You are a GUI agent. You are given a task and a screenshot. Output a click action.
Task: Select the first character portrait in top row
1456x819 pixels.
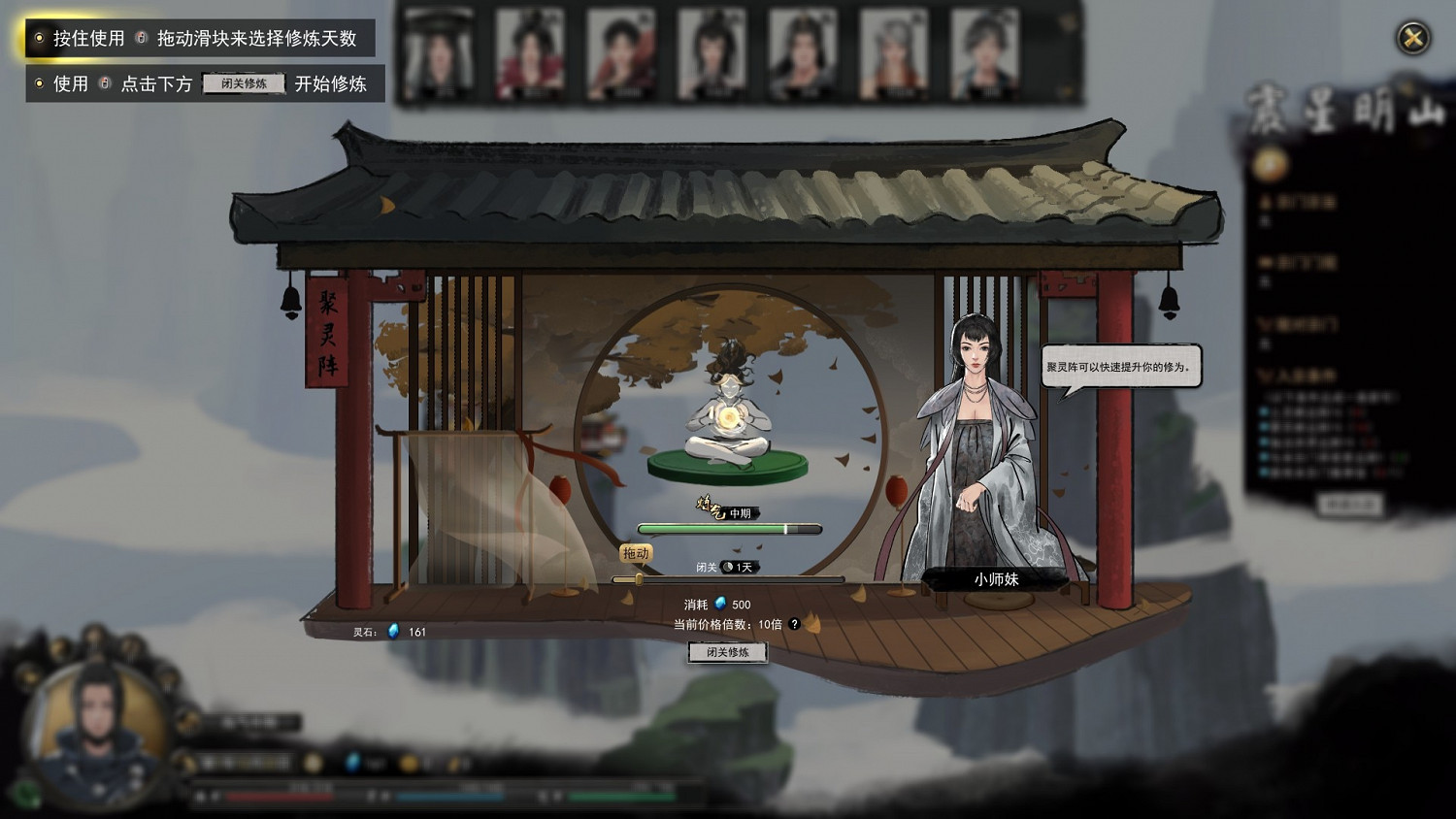pos(438,51)
